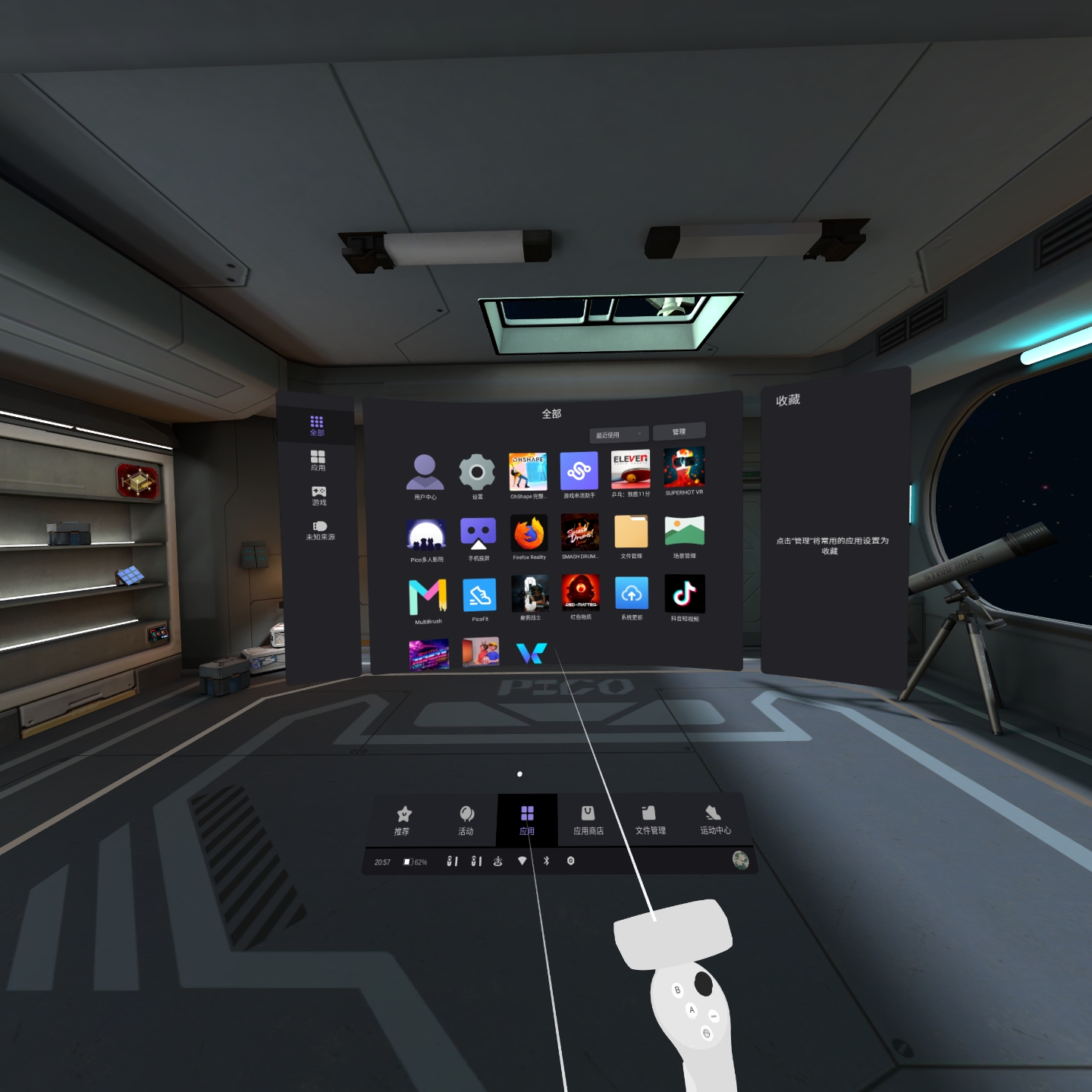Launch OhShape from the app grid
This screenshot has width=1092, height=1092.
coord(529,472)
